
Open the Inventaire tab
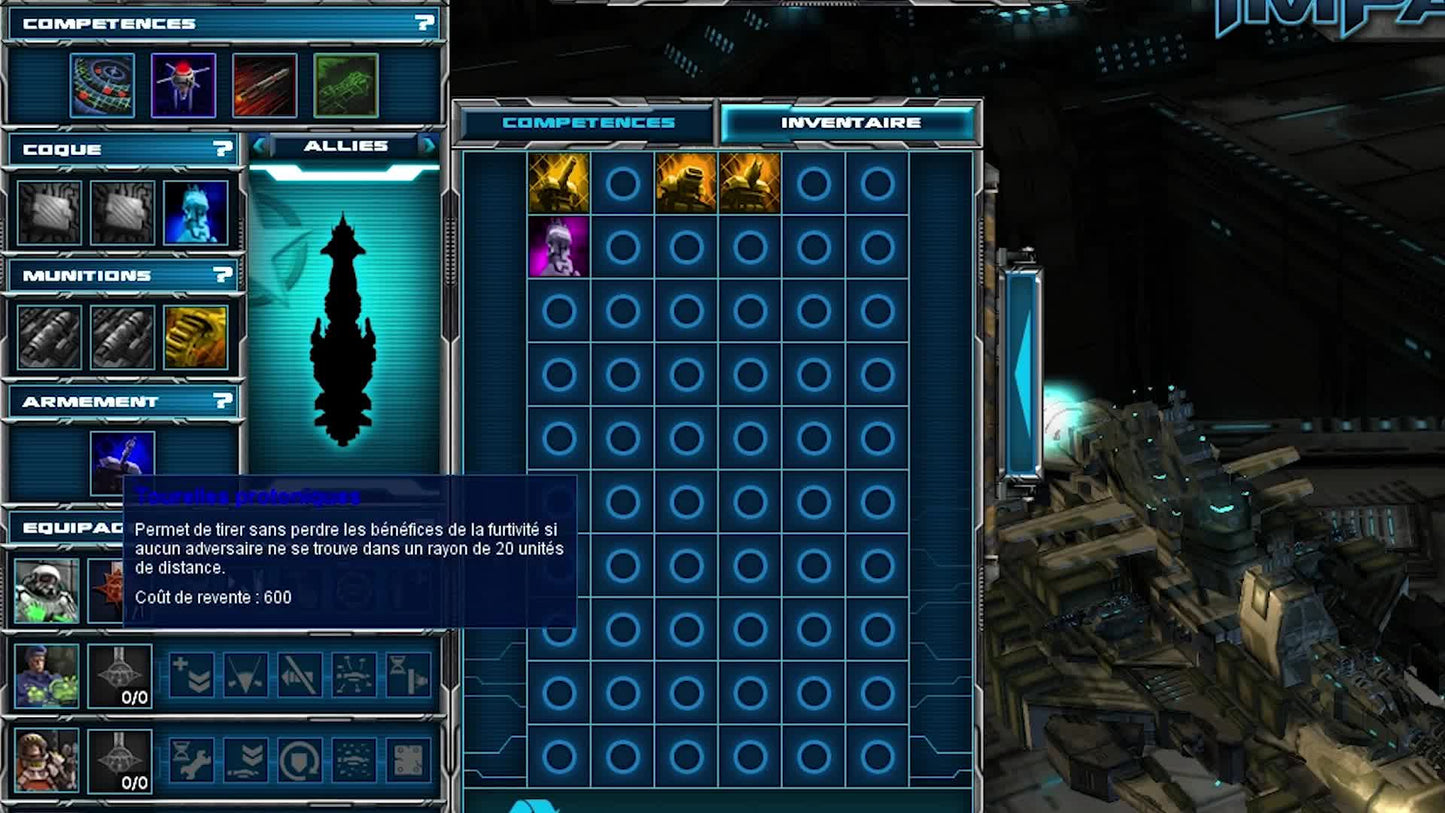(850, 123)
